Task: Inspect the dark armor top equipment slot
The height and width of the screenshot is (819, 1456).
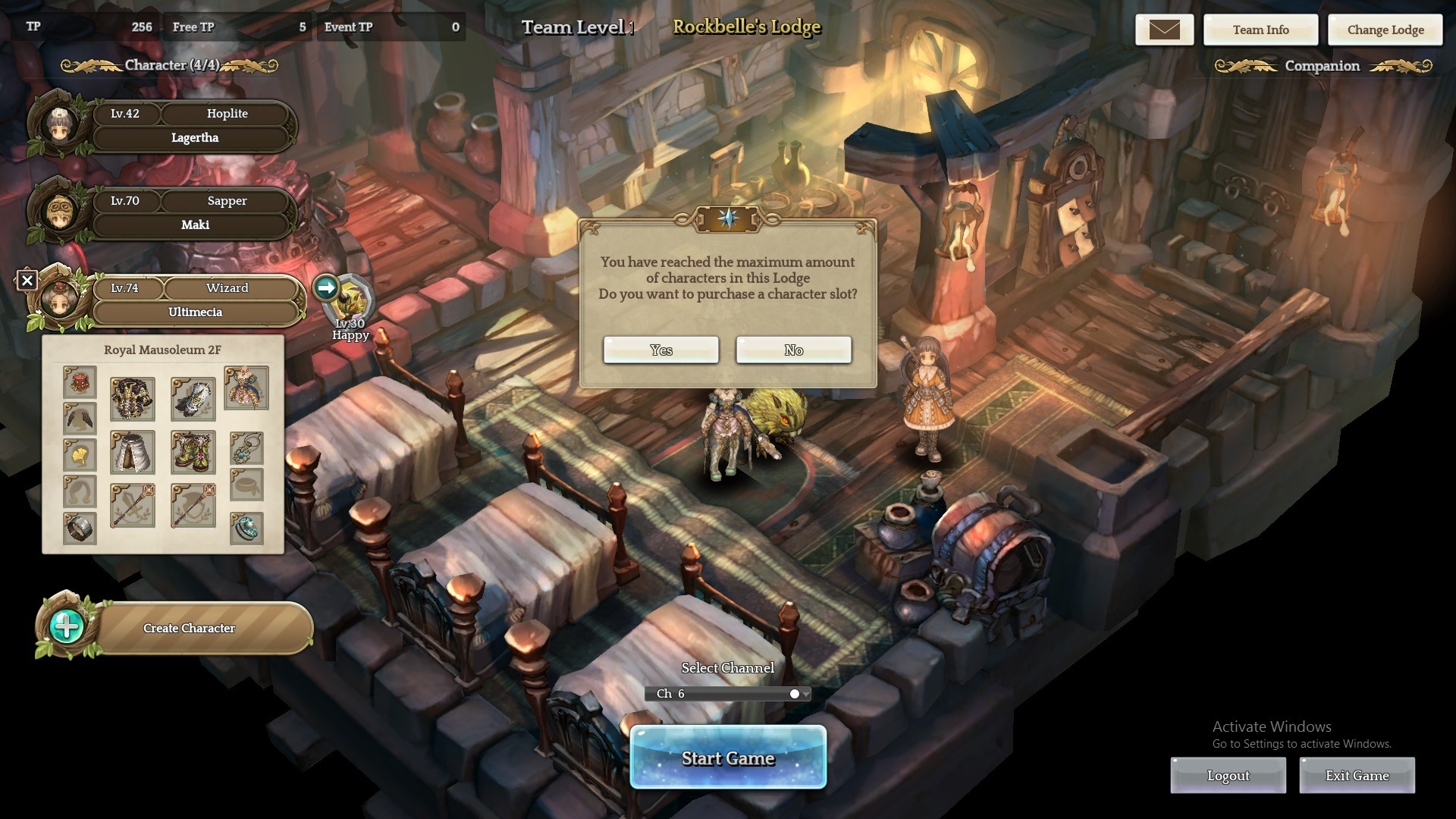Action: [x=133, y=399]
